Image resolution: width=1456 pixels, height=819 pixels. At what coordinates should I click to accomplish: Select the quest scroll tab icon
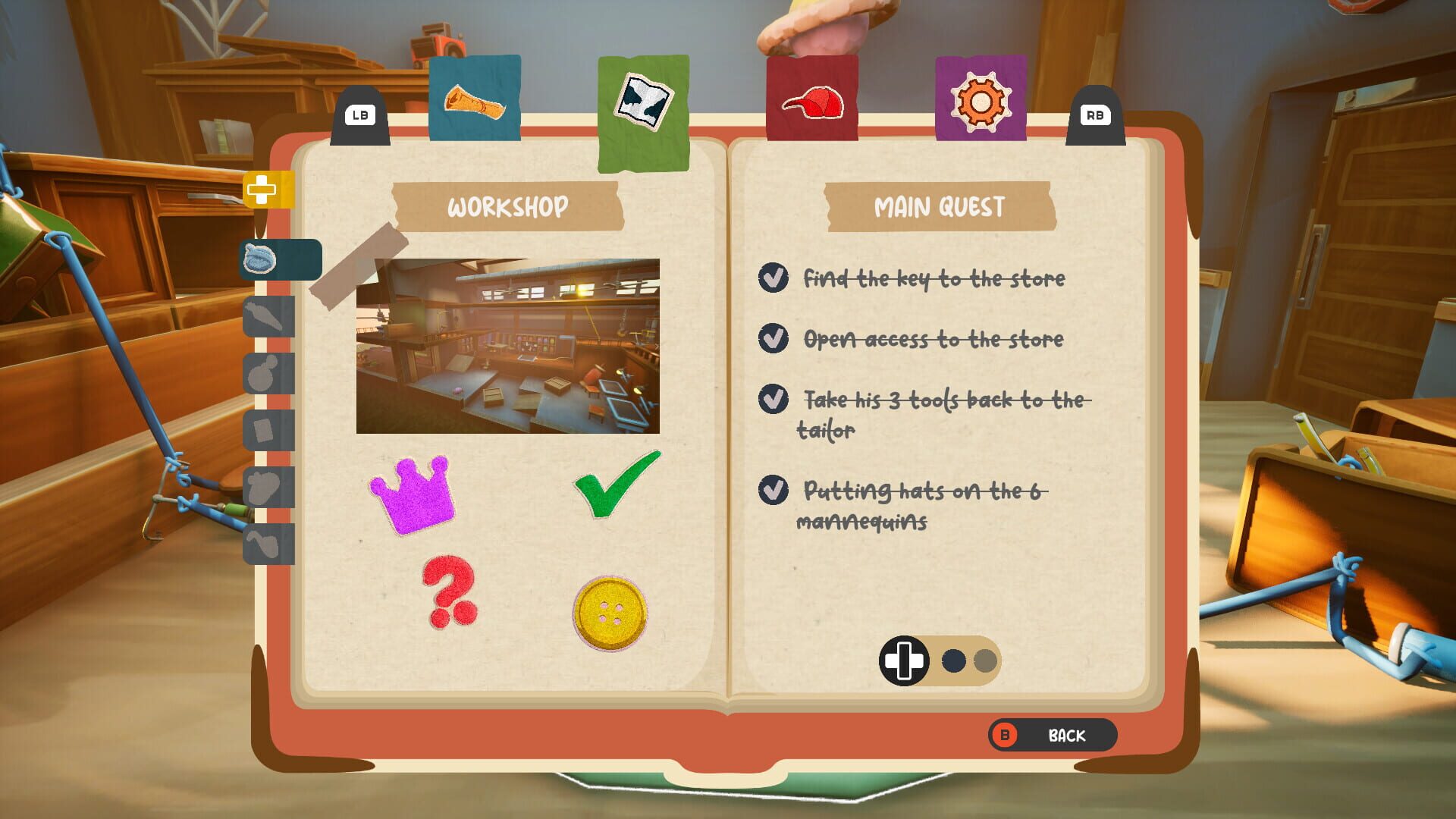pos(475,97)
